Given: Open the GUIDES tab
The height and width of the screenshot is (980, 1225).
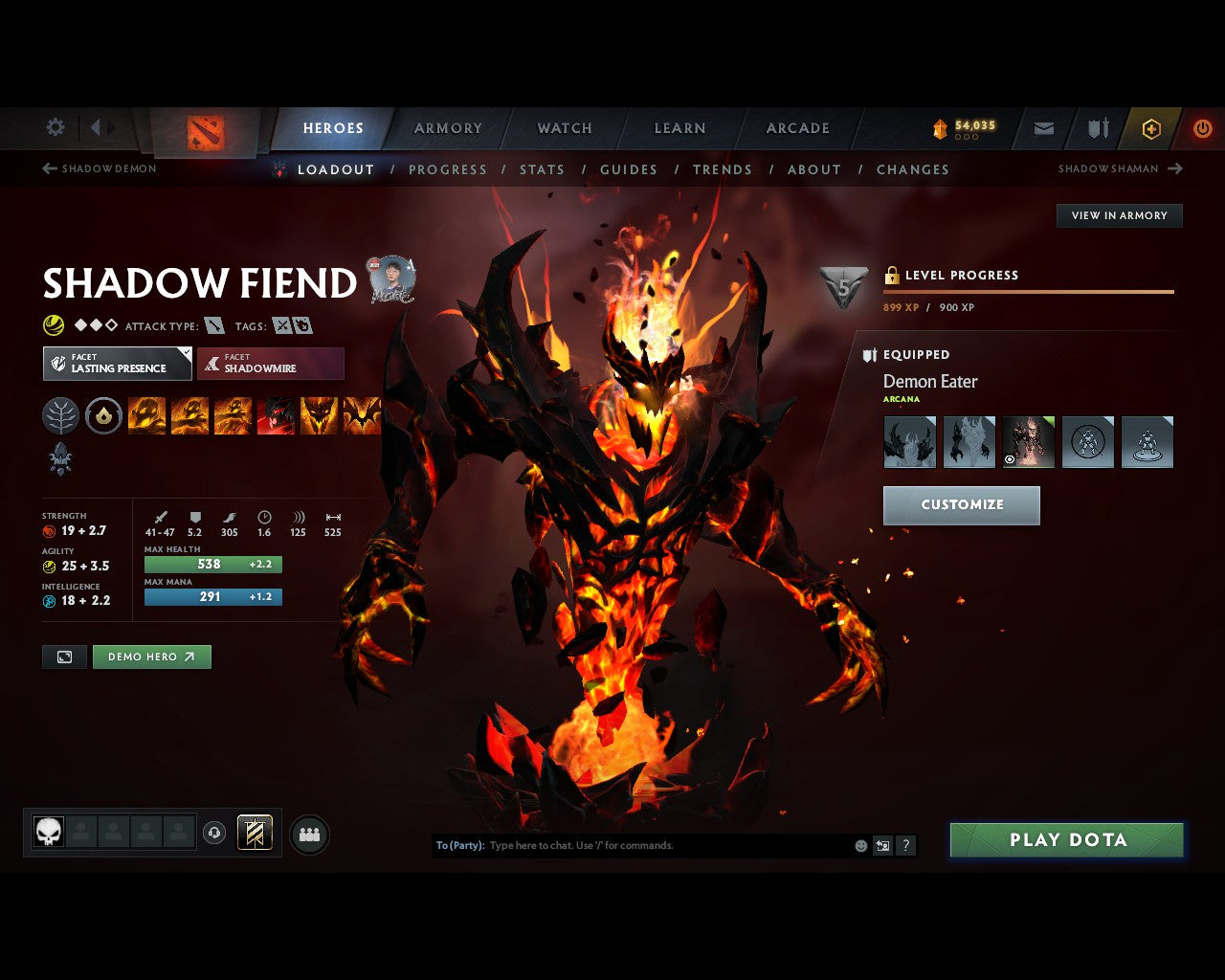Looking at the screenshot, I should coord(628,169).
